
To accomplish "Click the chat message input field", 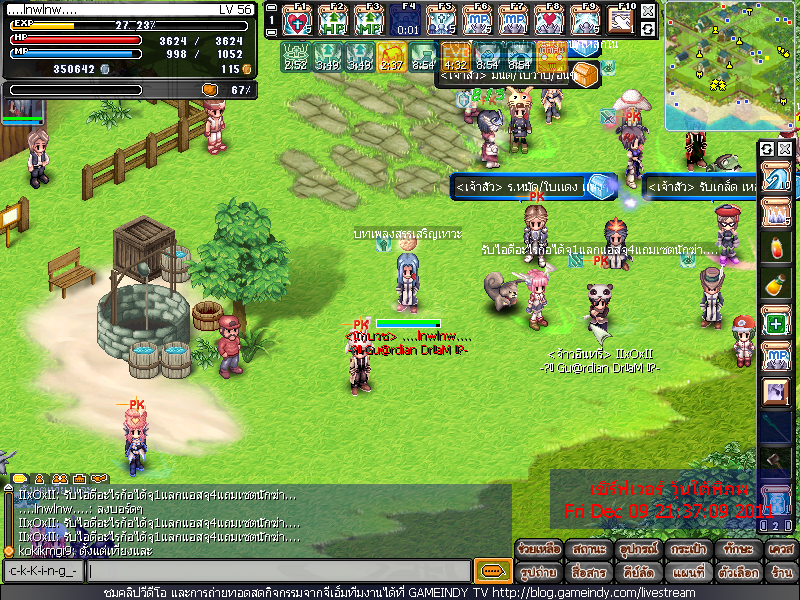I will [x=278, y=572].
